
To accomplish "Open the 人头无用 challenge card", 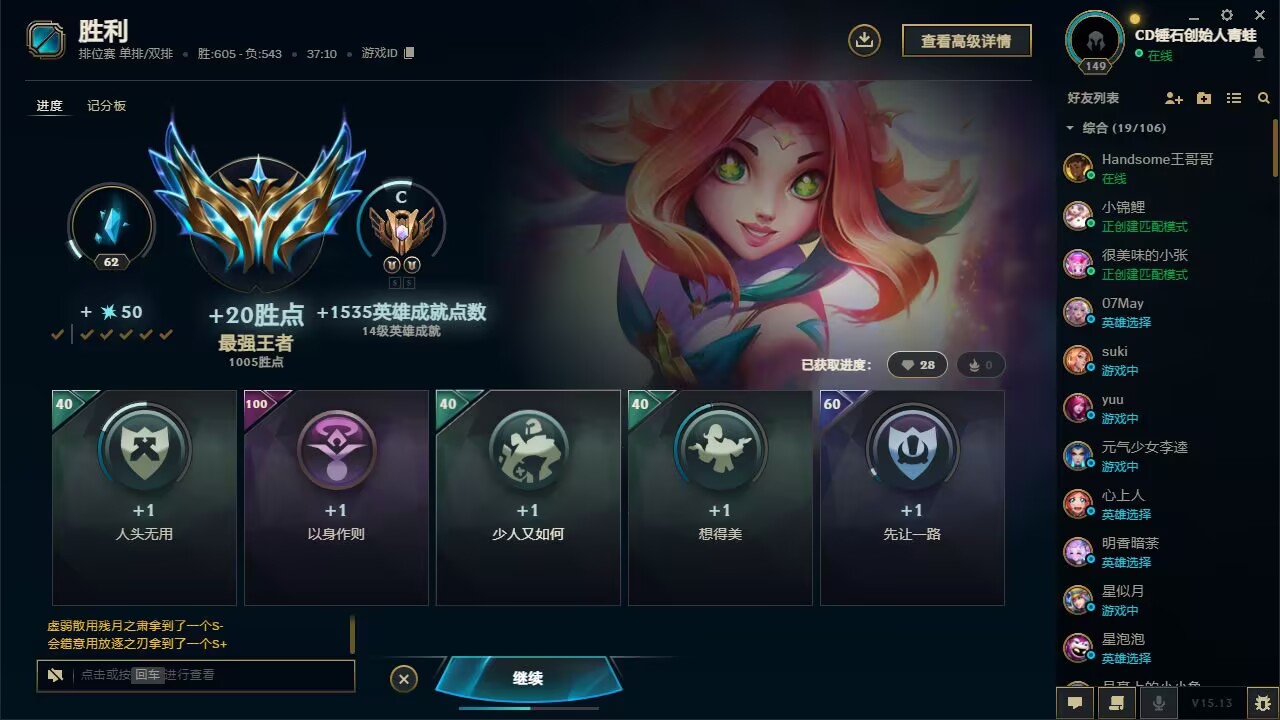I will [144, 497].
